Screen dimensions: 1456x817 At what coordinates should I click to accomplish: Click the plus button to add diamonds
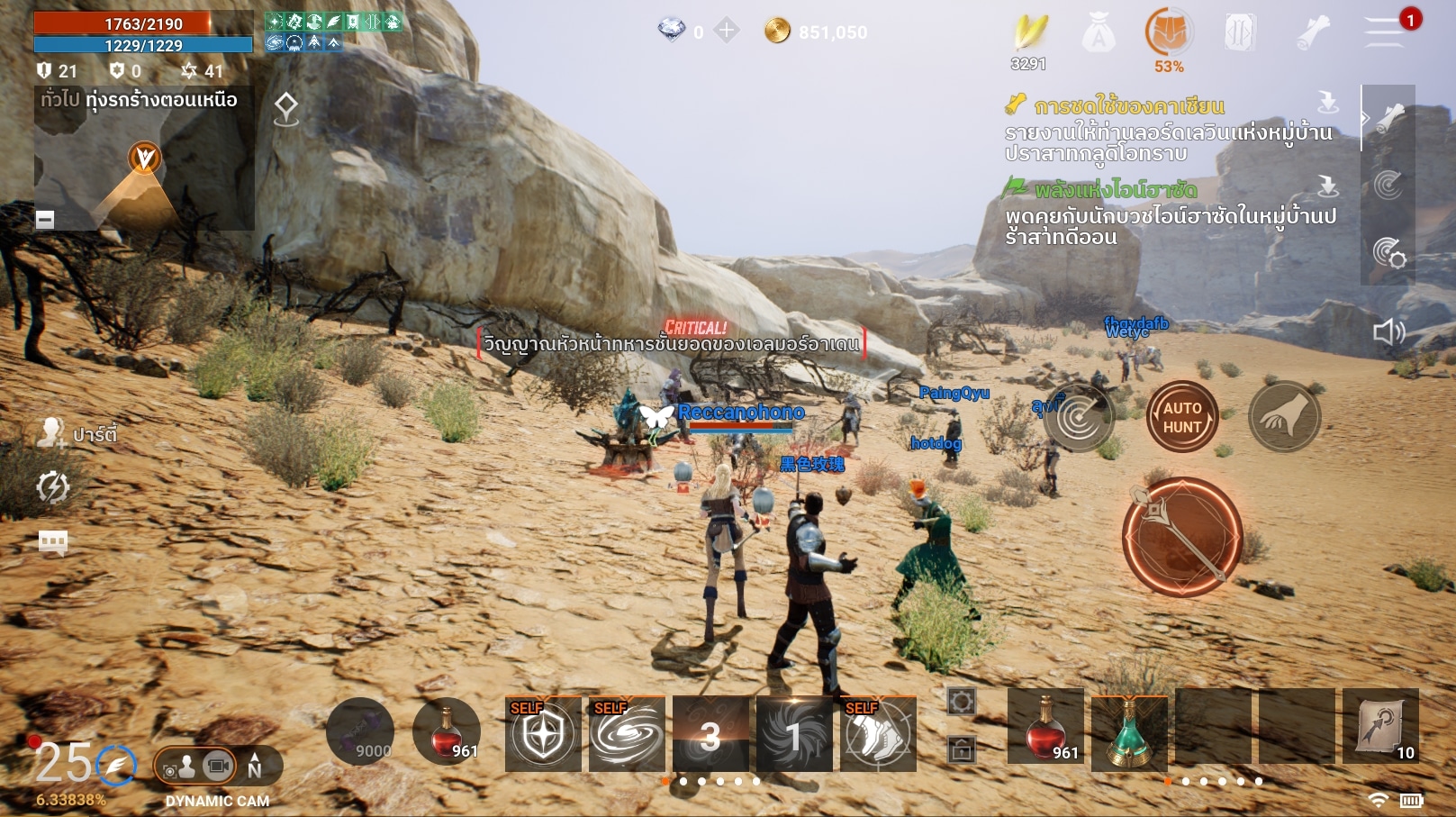coord(726,32)
